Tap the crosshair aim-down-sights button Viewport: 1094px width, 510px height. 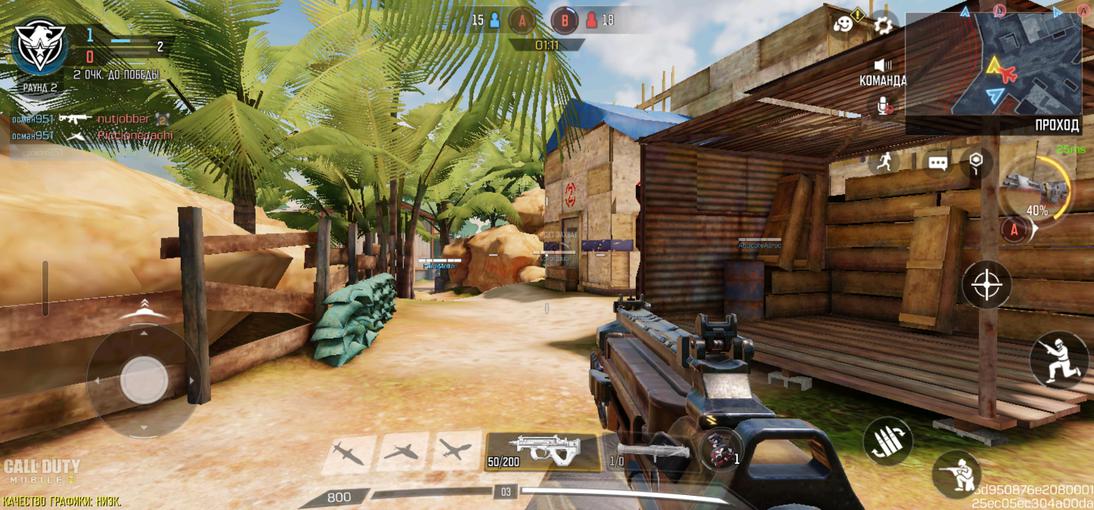click(986, 284)
